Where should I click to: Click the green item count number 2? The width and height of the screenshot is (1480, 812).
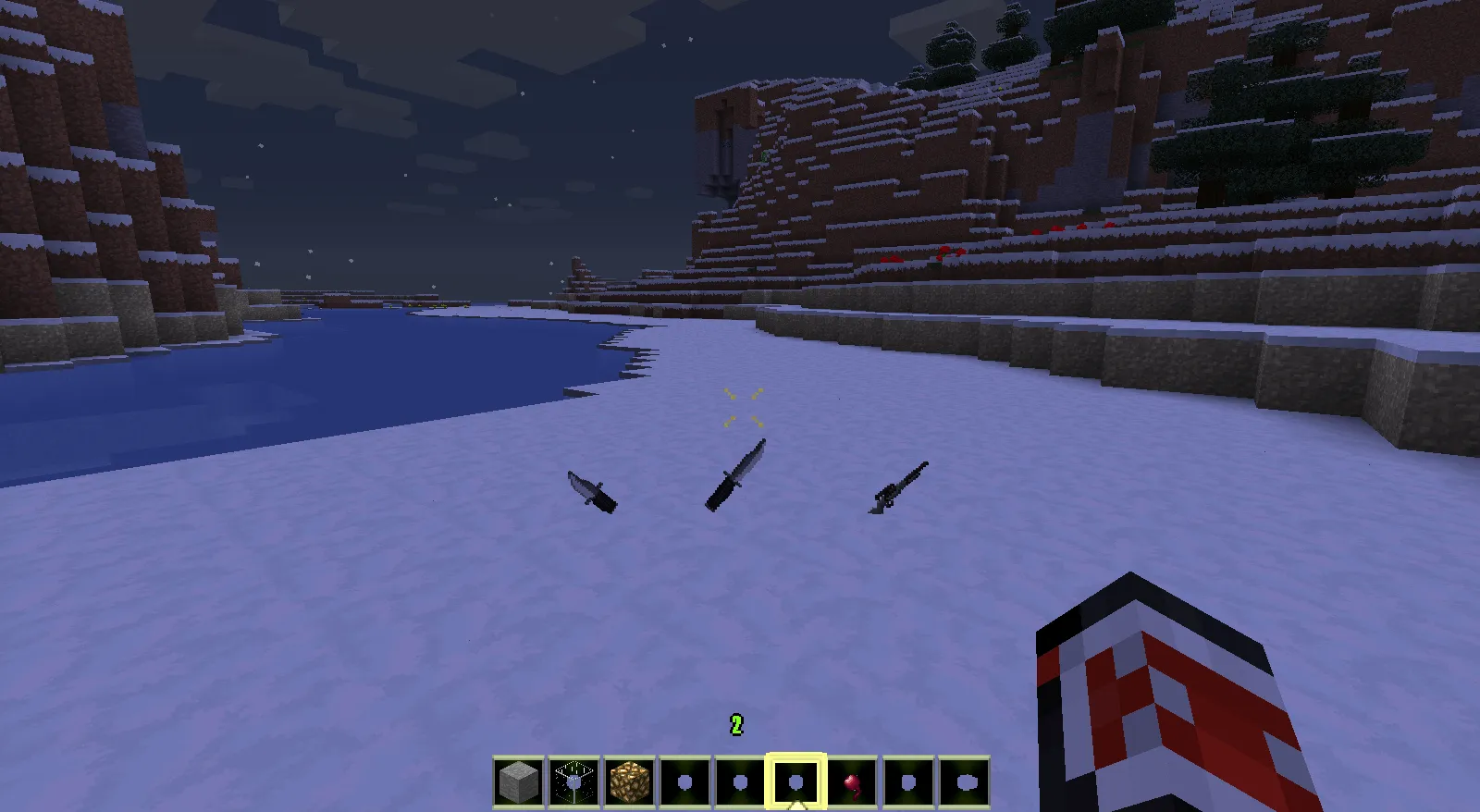coord(735,725)
